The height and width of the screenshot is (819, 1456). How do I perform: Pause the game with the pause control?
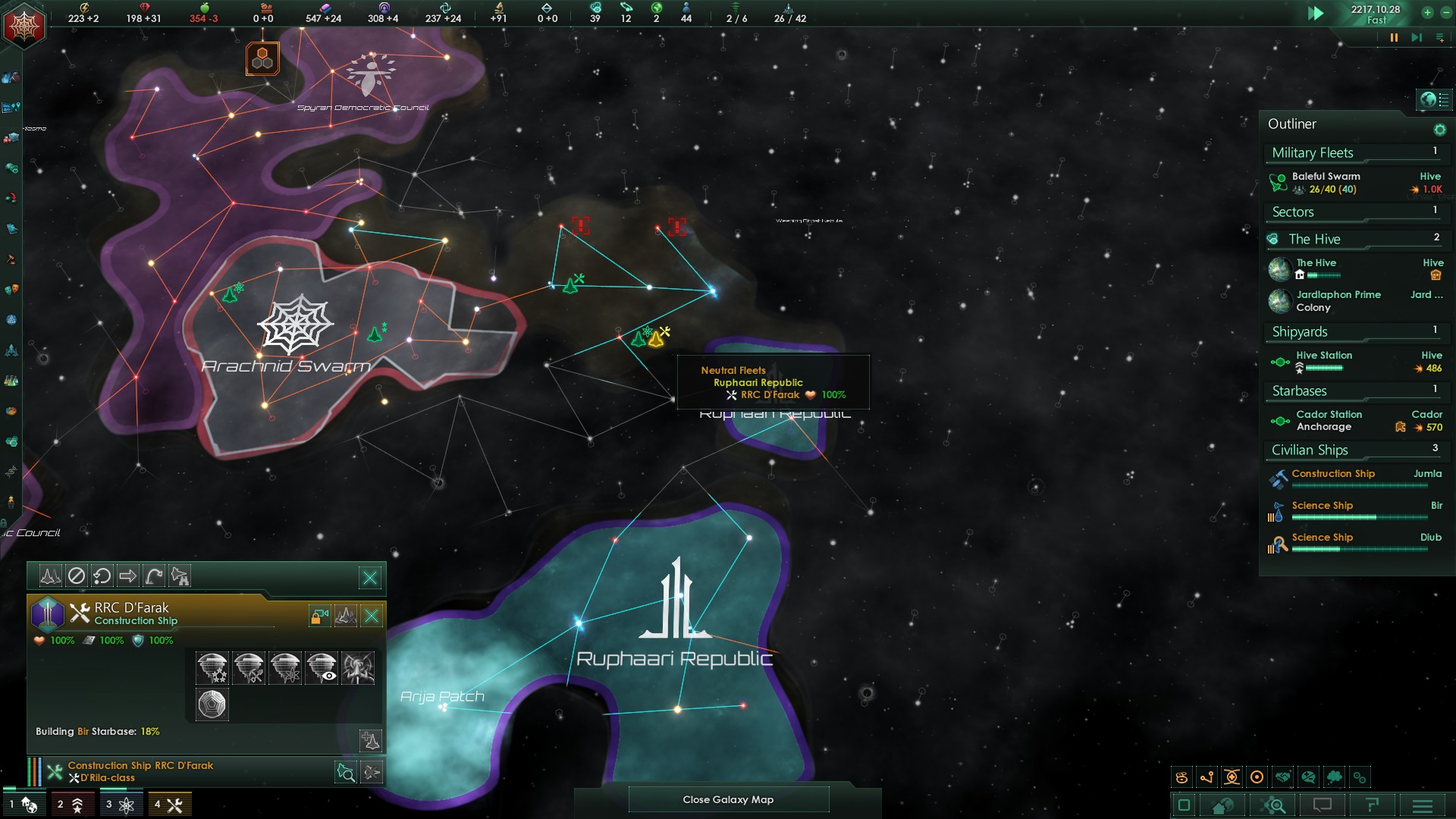point(1394,36)
